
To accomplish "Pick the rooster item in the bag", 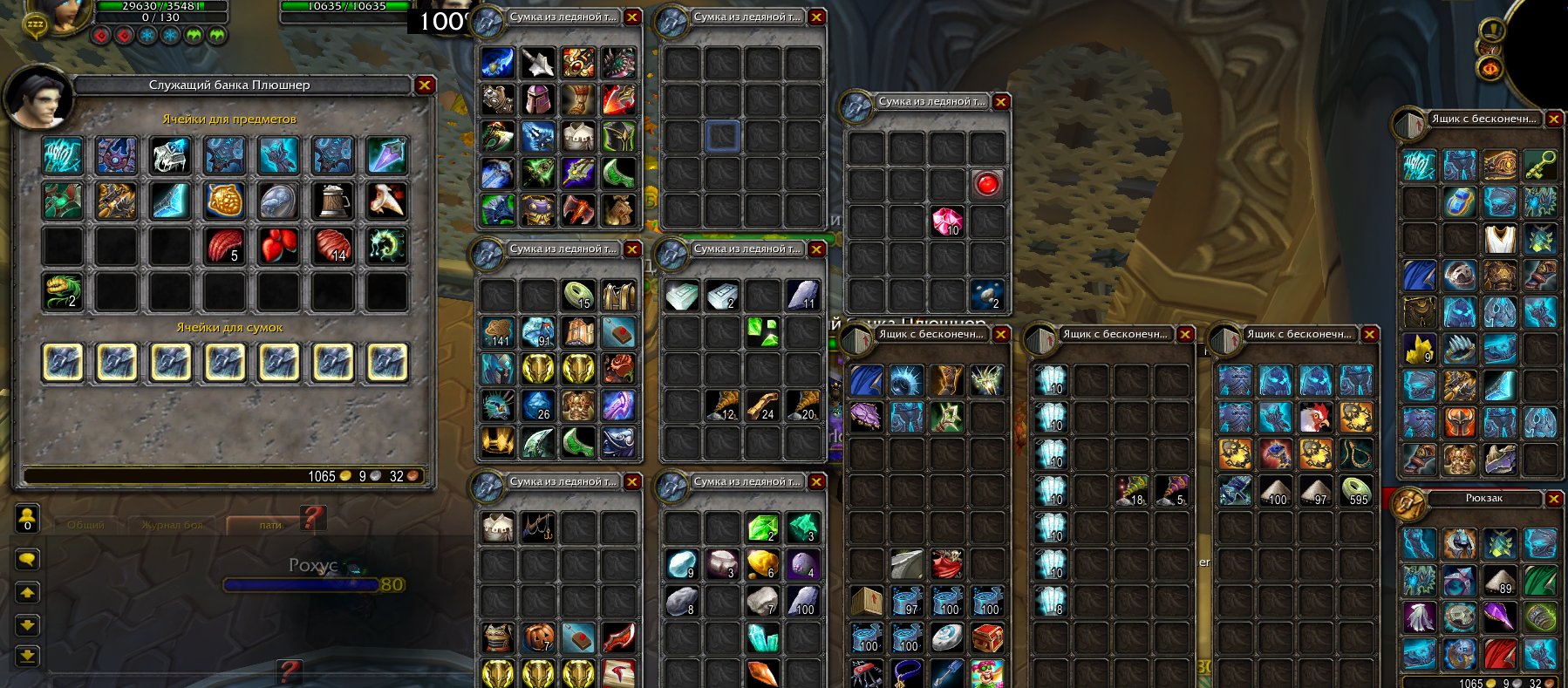I will [1315, 418].
